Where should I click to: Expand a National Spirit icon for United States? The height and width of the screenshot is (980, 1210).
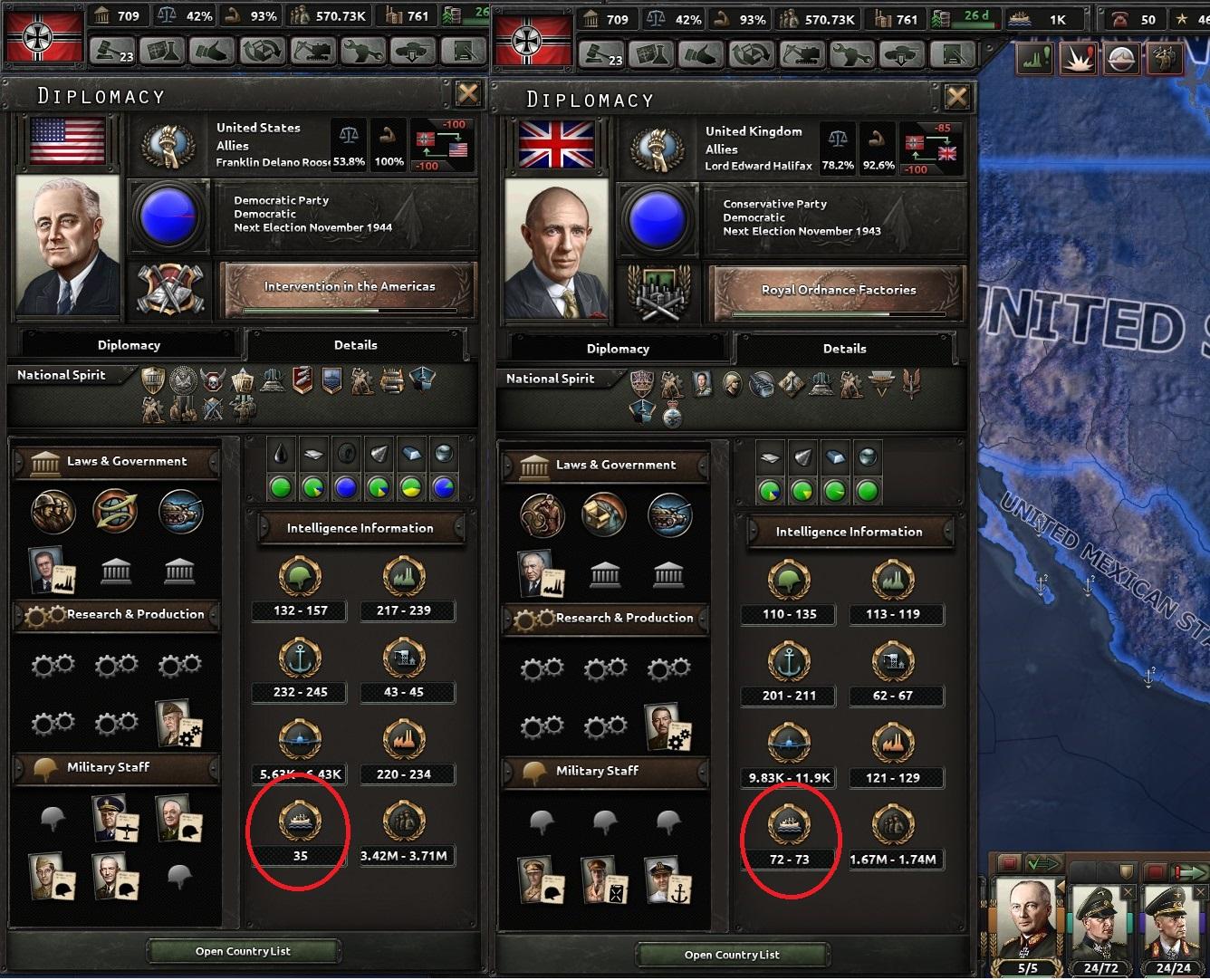(x=152, y=381)
